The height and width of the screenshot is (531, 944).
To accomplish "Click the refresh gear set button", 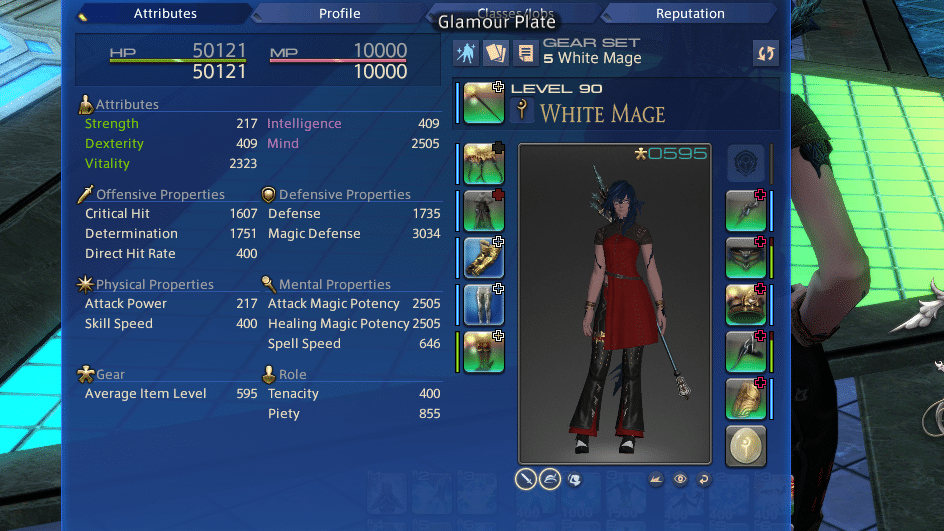I will click(x=766, y=53).
